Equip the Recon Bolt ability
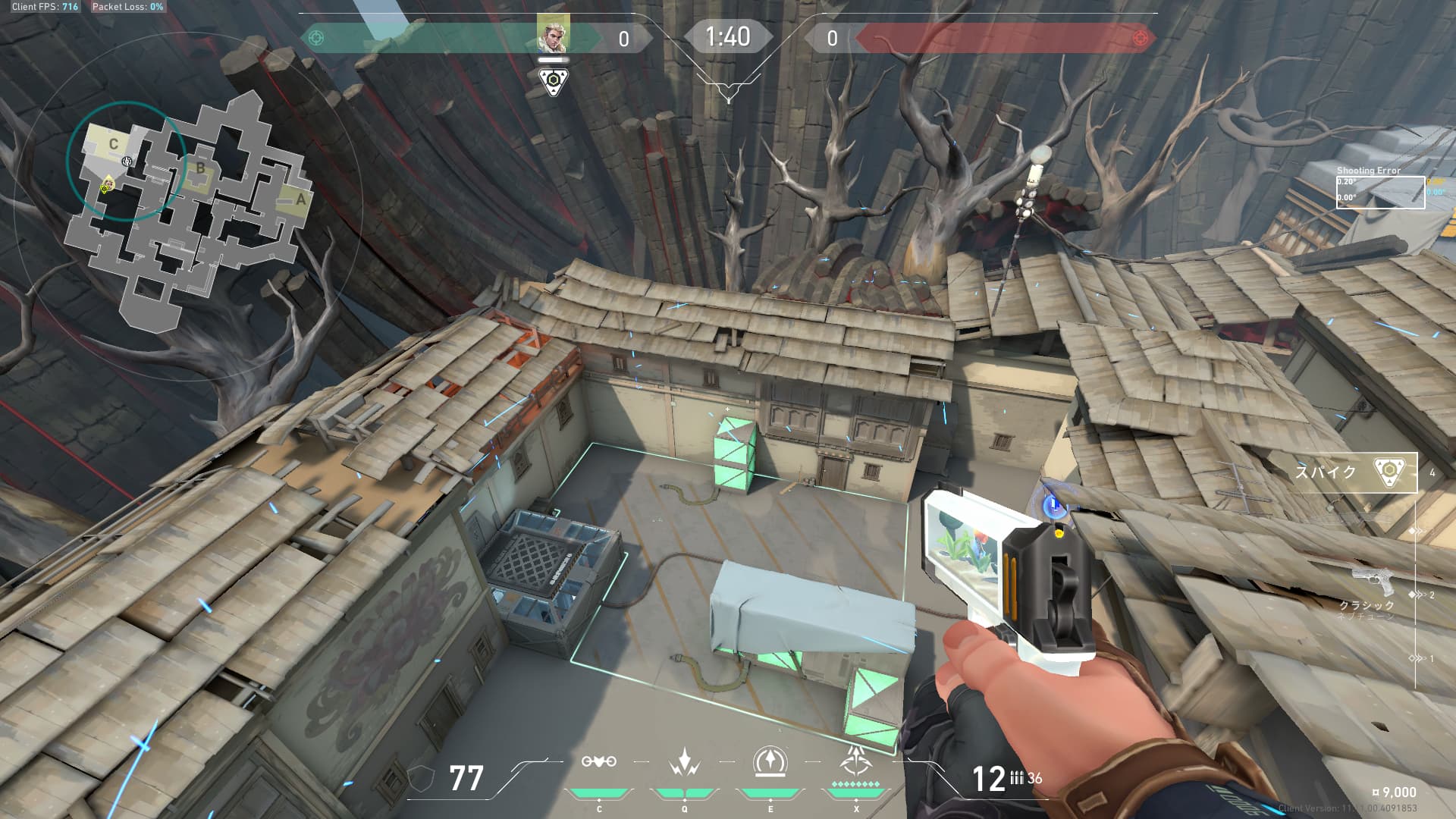 770,762
